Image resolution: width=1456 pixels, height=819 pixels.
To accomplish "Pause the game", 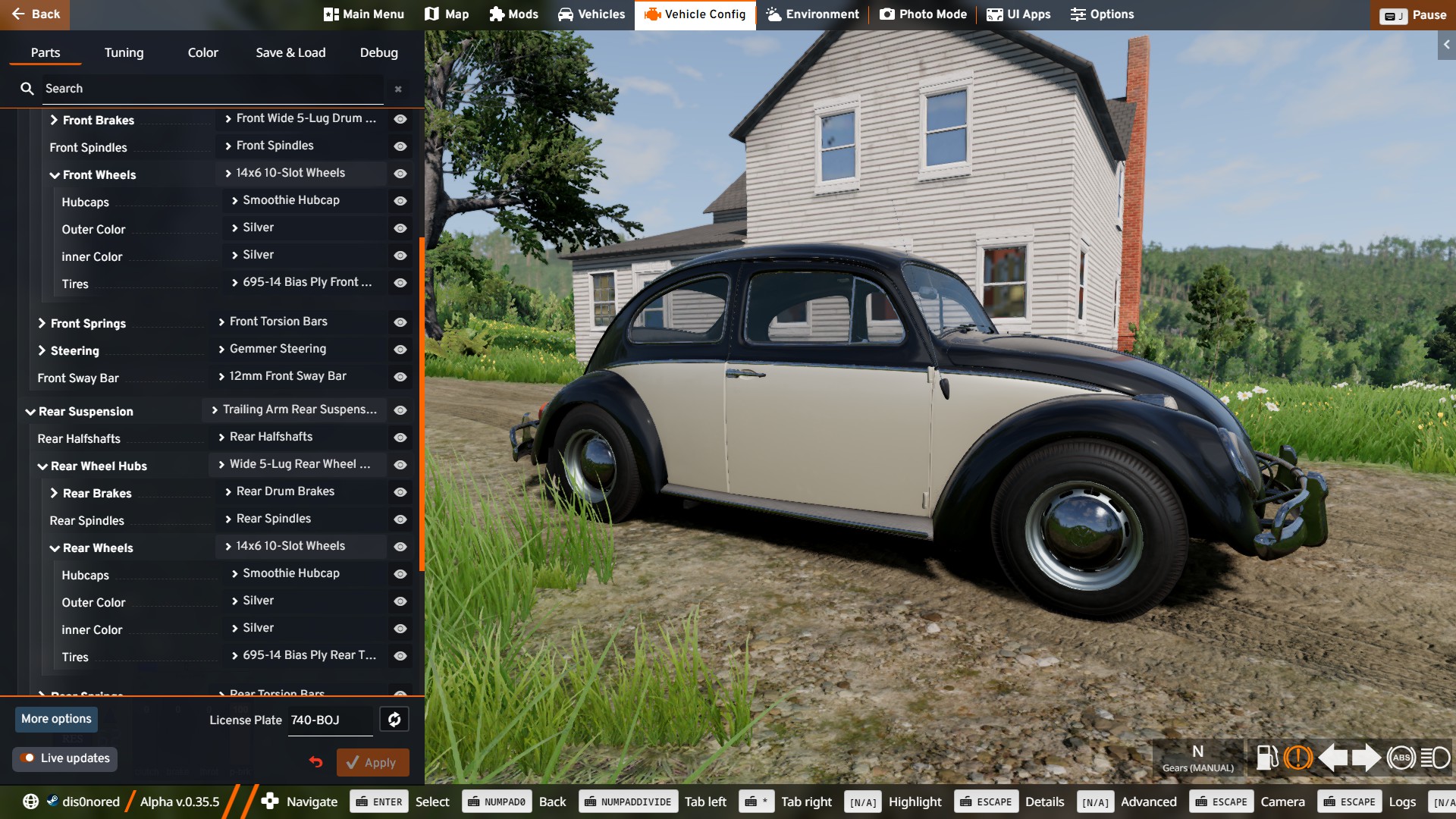I will click(1413, 15).
